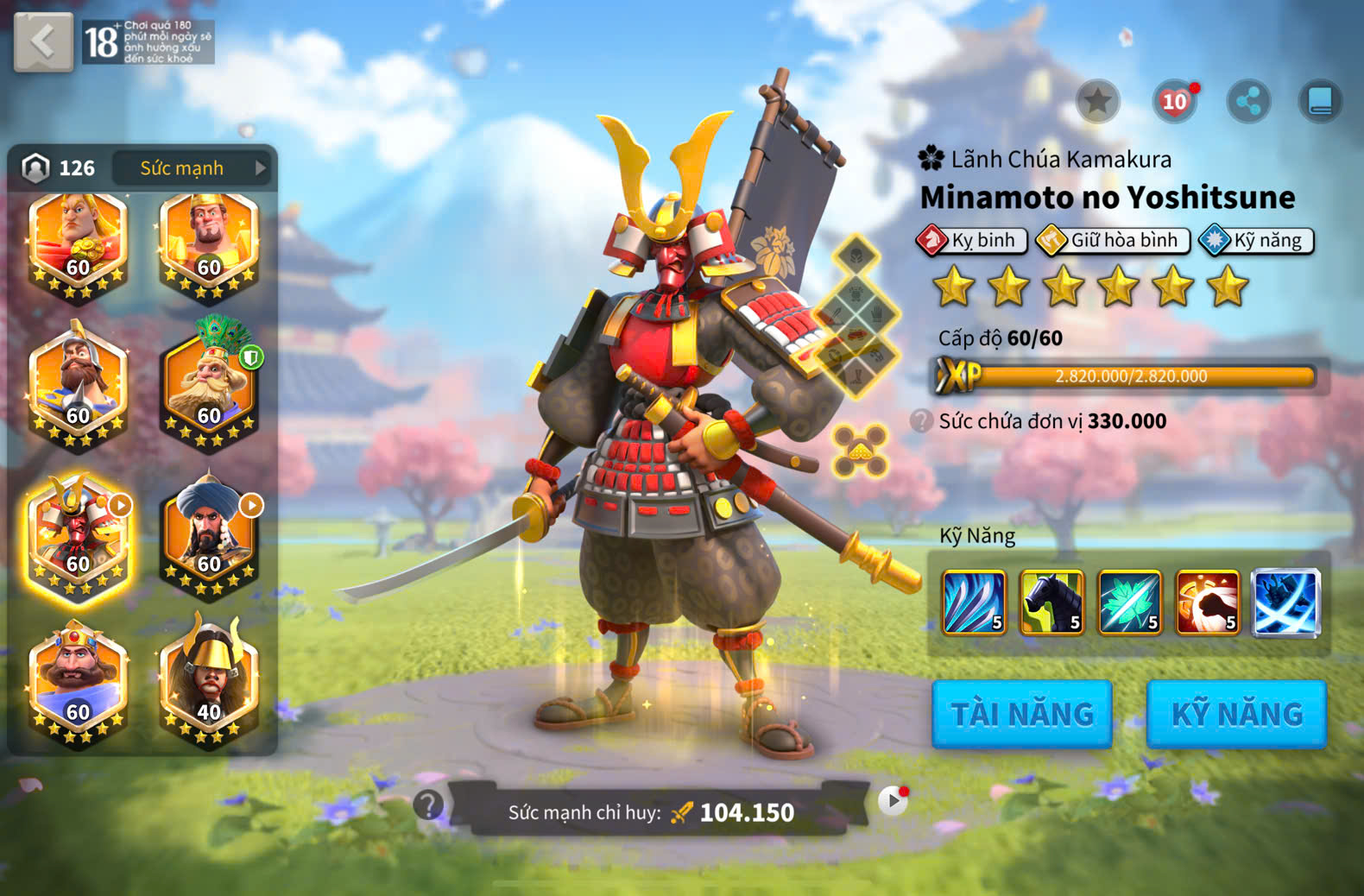The width and height of the screenshot is (1364, 896).
Task: Go back with the arrow button
Action: coord(43,41)
